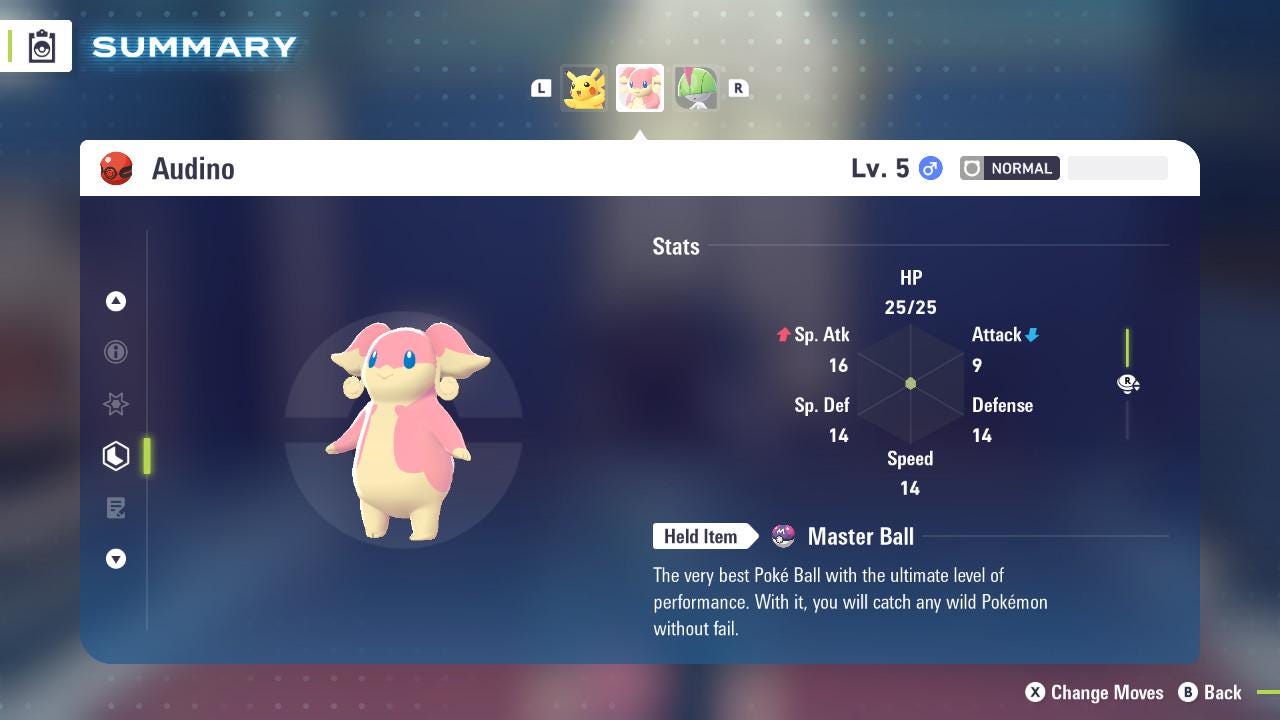The width and height of the screenshot is (1280, 720).
Task: Click the Poké Ball icon beside Audino's name
Action: tap(117, 168)
